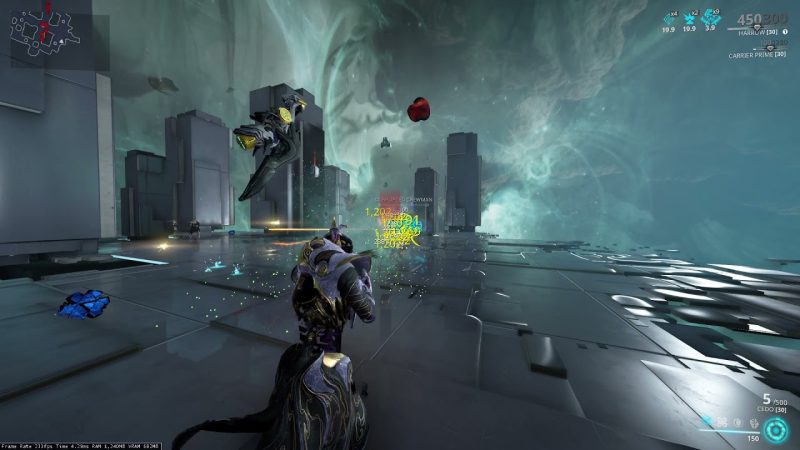
Task: Check the x4 stacked buff icon
Action: [x=669, y=17]
